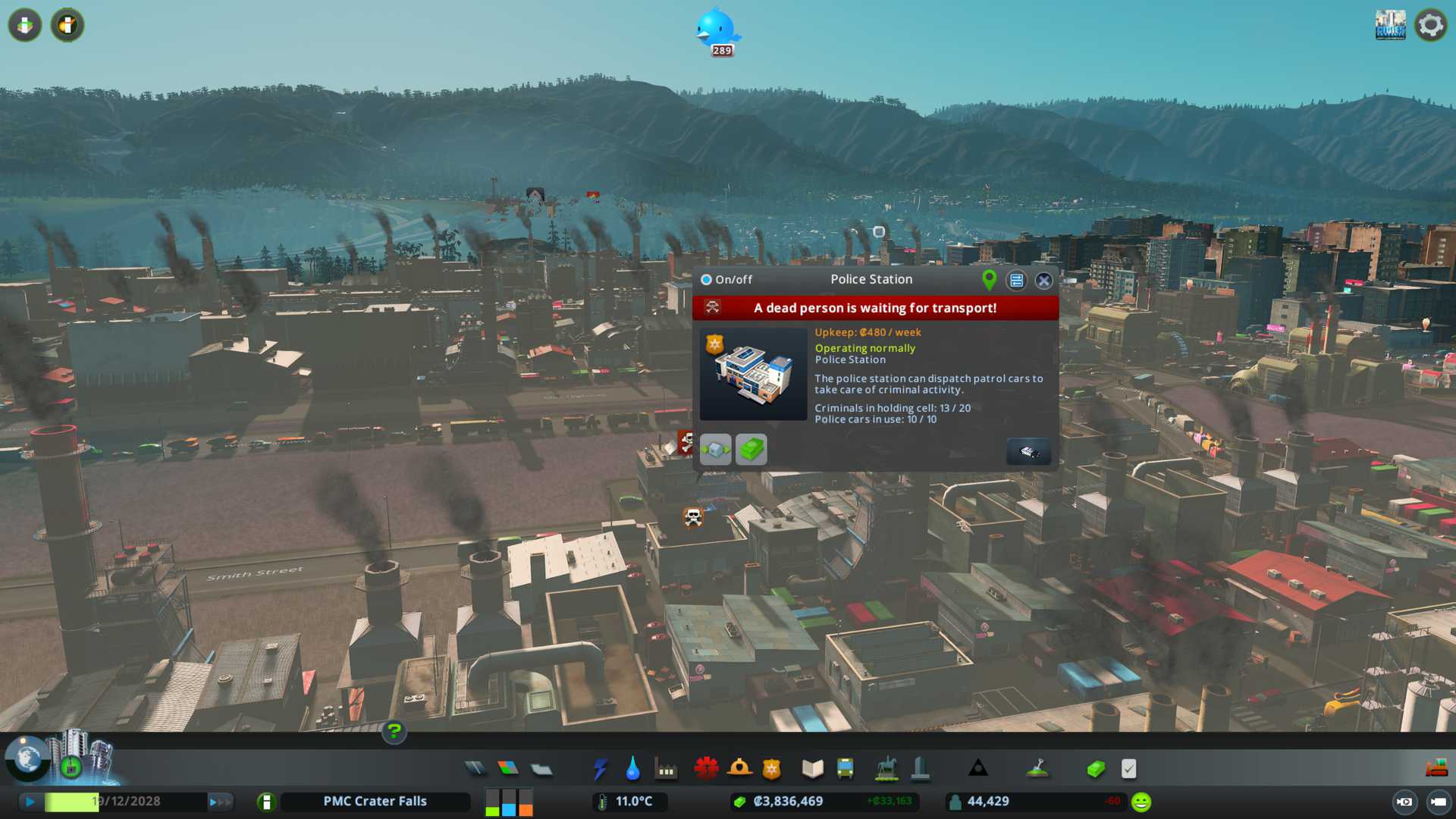Change the simulation speed with fast-forward arrows
Viewport: 1456px width, 819px height.
click(220, 802)
